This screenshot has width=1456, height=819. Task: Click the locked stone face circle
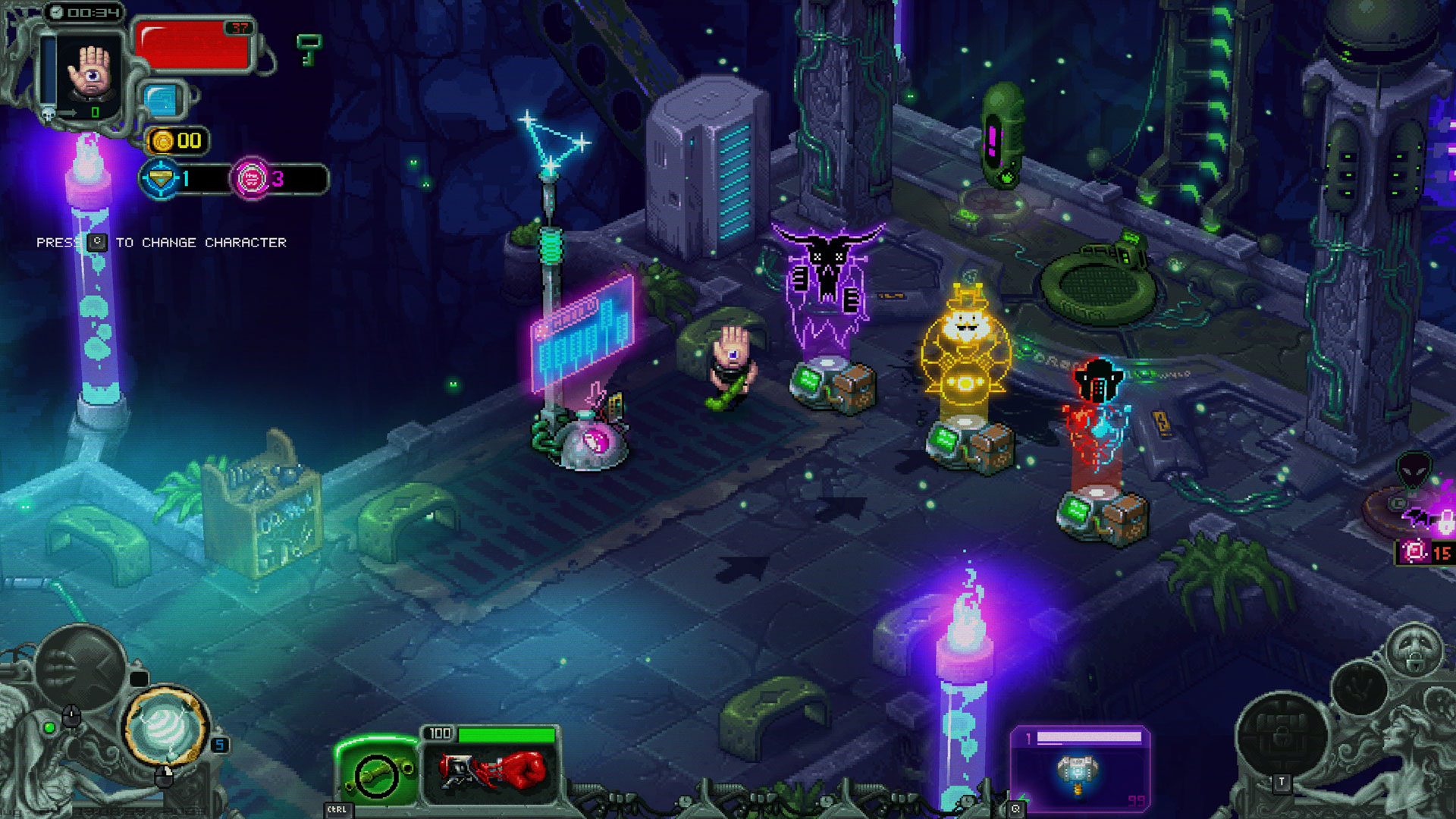tap(1416, 650)
